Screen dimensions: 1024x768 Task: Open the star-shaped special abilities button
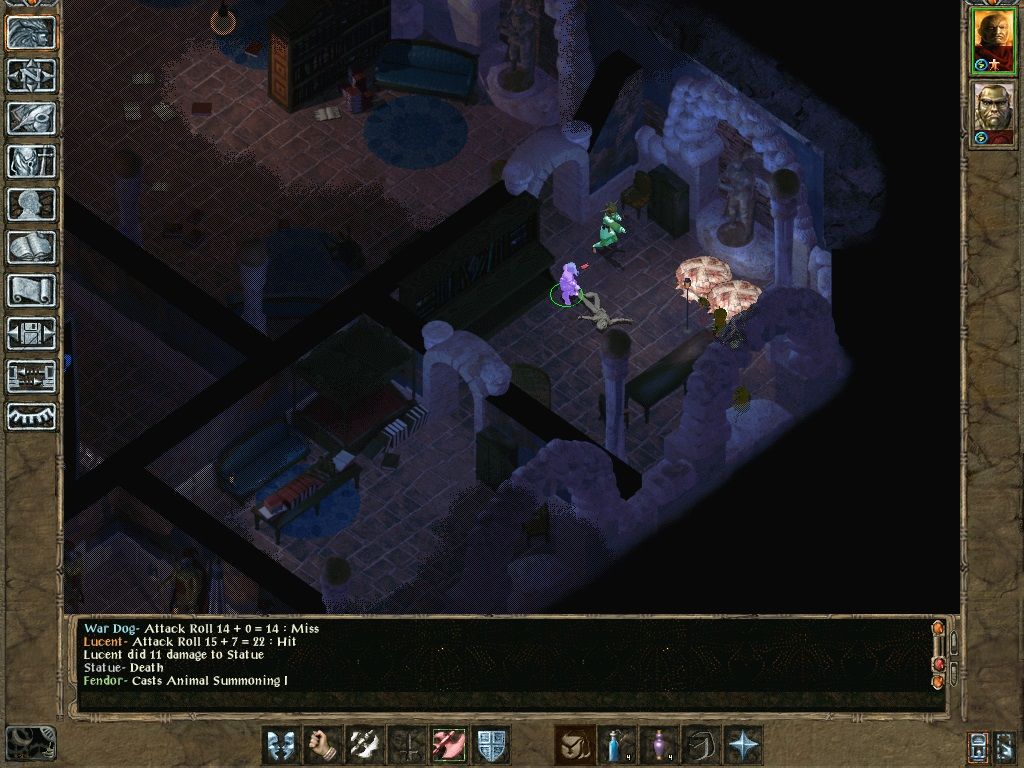(742, 745)
